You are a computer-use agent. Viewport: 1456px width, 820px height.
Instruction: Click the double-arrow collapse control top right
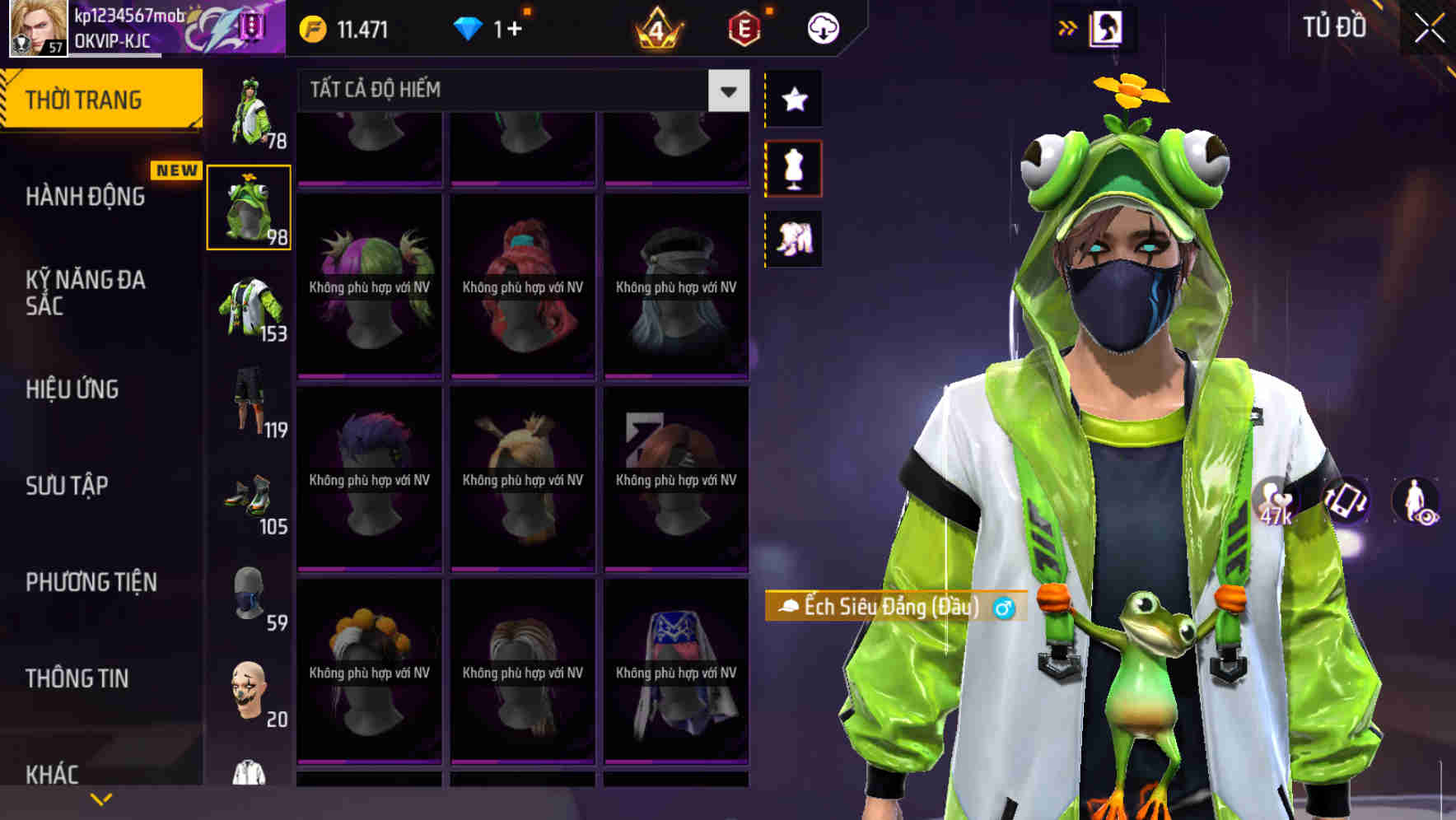click(x=1067, y=26)
